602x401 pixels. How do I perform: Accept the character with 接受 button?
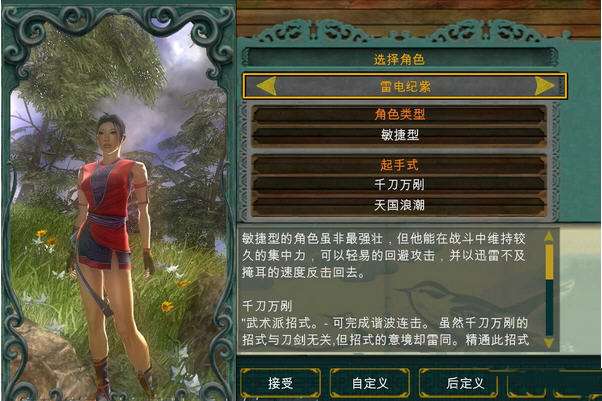pyautogui.click(x=281, y=382)
